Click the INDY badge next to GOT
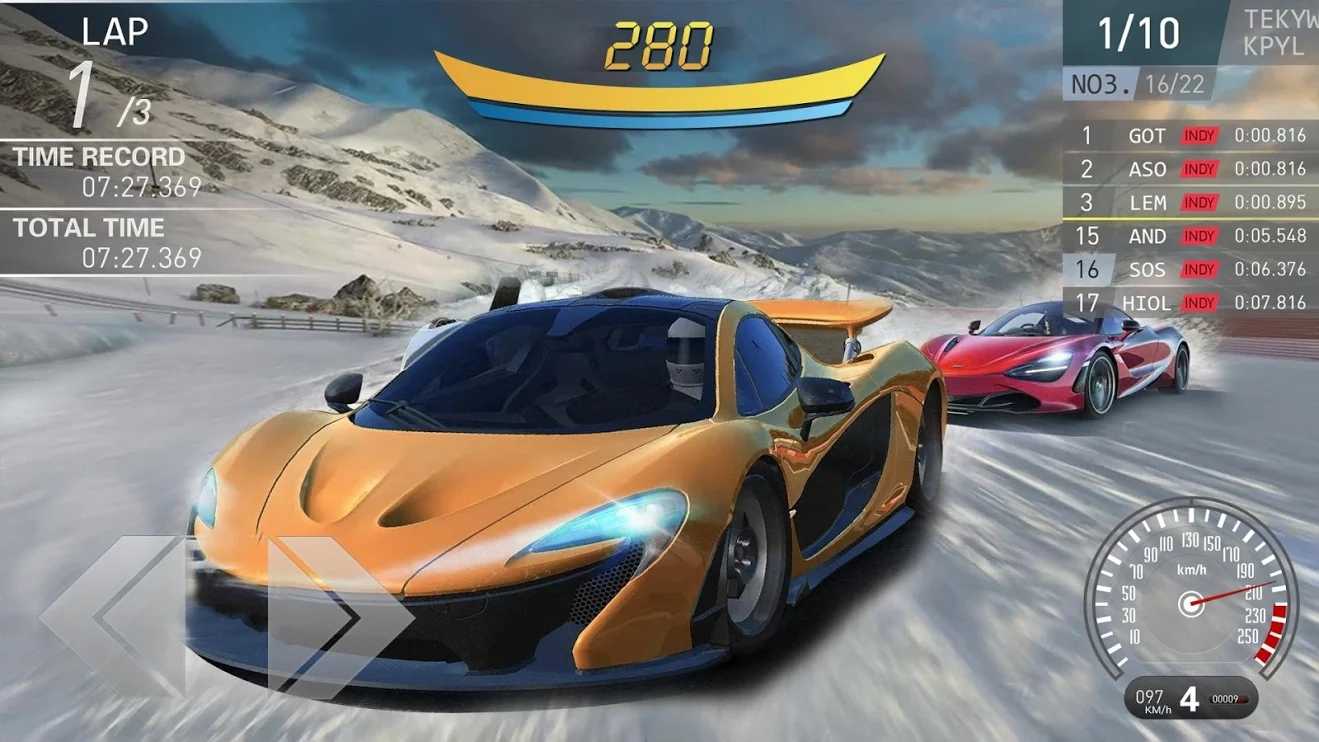The width and height of the screenshot is (1319, 742). (x=1198, y=135)
